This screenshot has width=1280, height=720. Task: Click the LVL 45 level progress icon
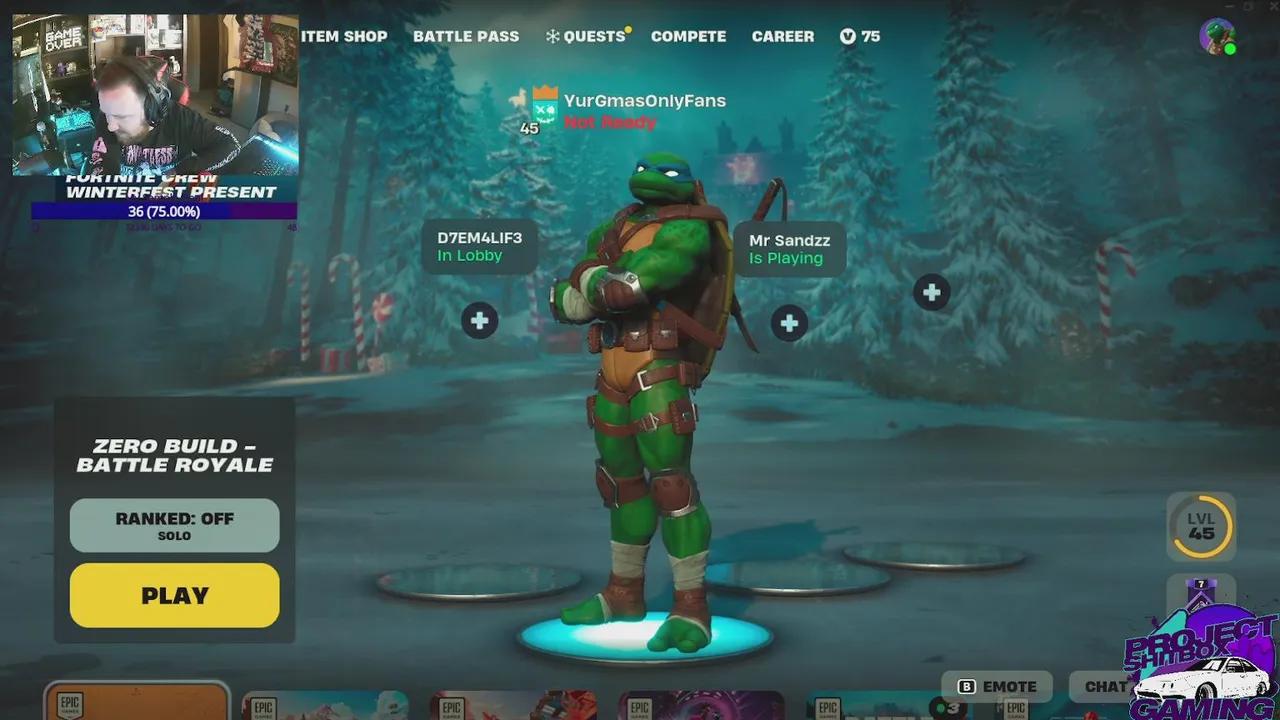(1201, 527)
